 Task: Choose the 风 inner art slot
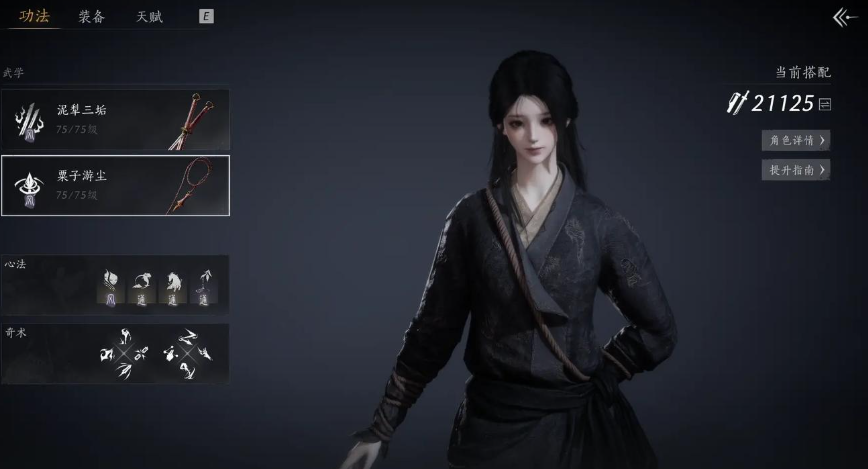click(x=112, y=287)
